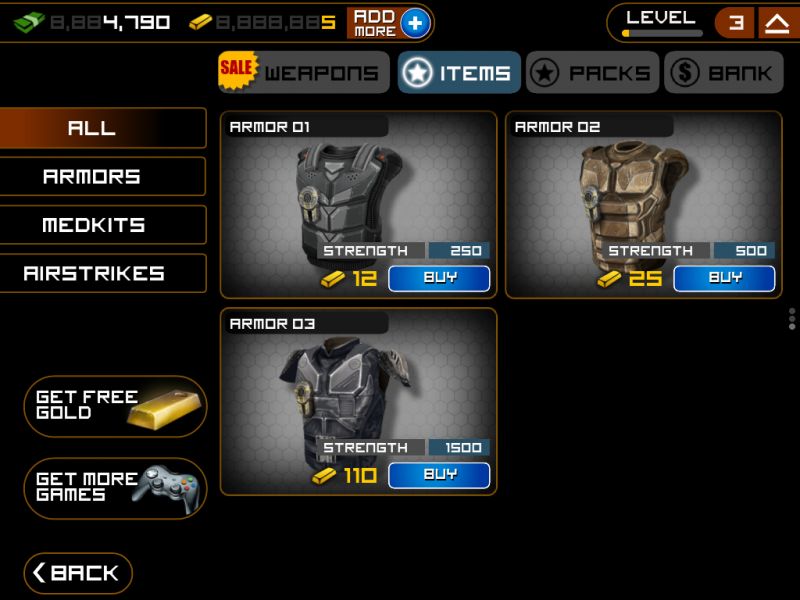View the Airstrikes category
Screen dimensions: 800x600
(103, 273)
